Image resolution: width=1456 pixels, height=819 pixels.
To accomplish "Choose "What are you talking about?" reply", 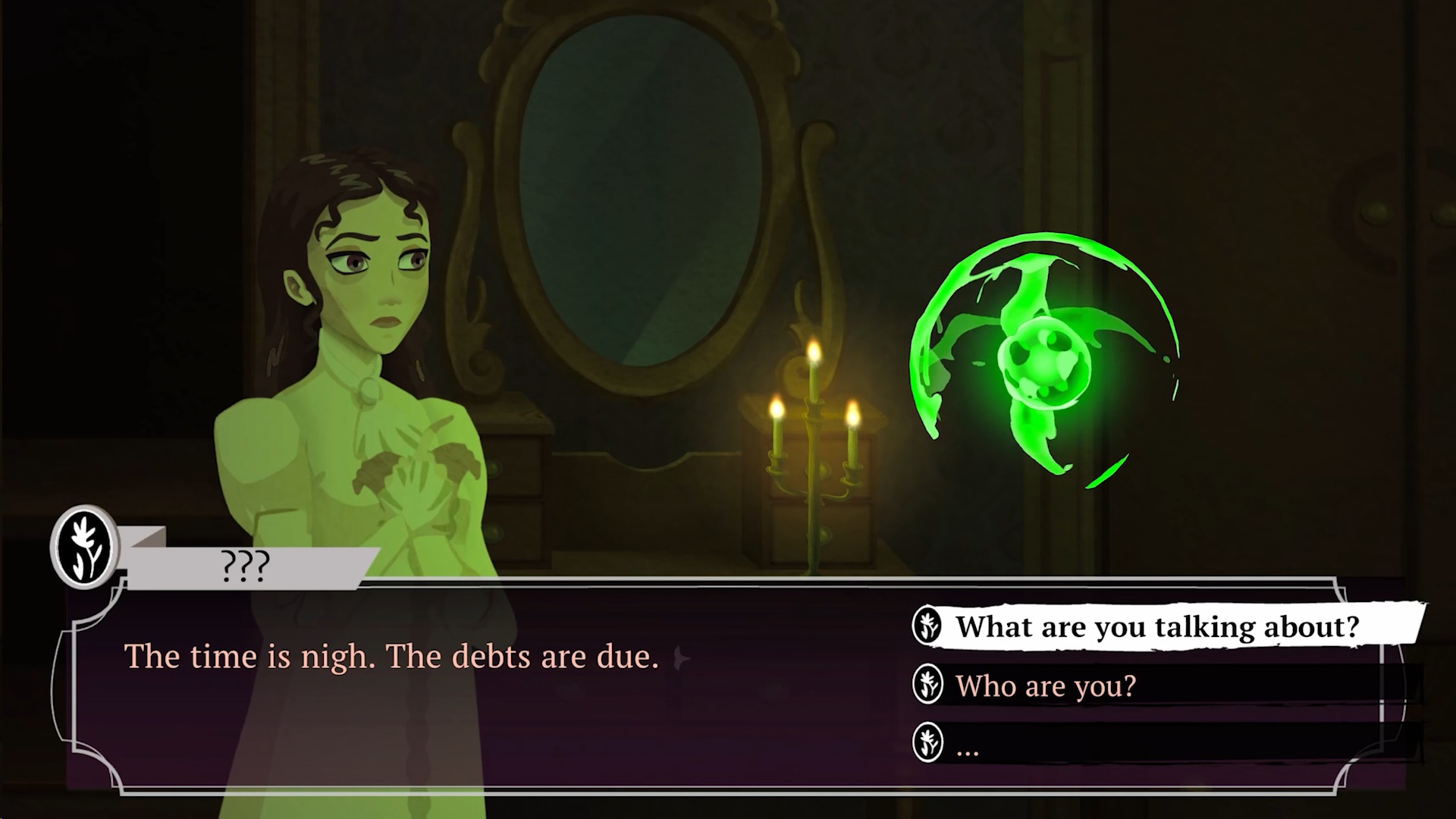I will click(1156, 627).
